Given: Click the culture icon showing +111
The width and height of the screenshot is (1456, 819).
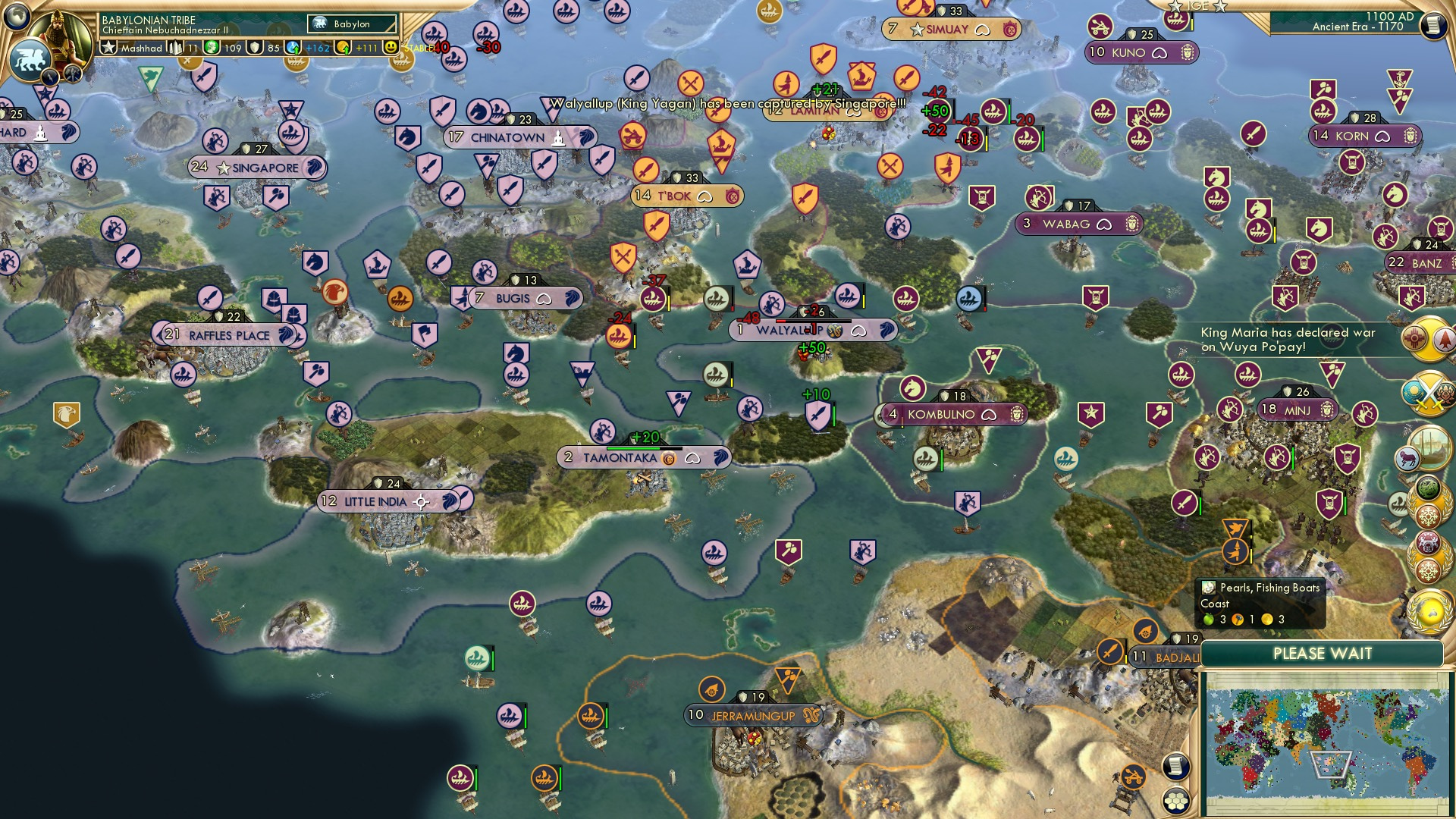Looking at the screenshot, I should 343,49.
